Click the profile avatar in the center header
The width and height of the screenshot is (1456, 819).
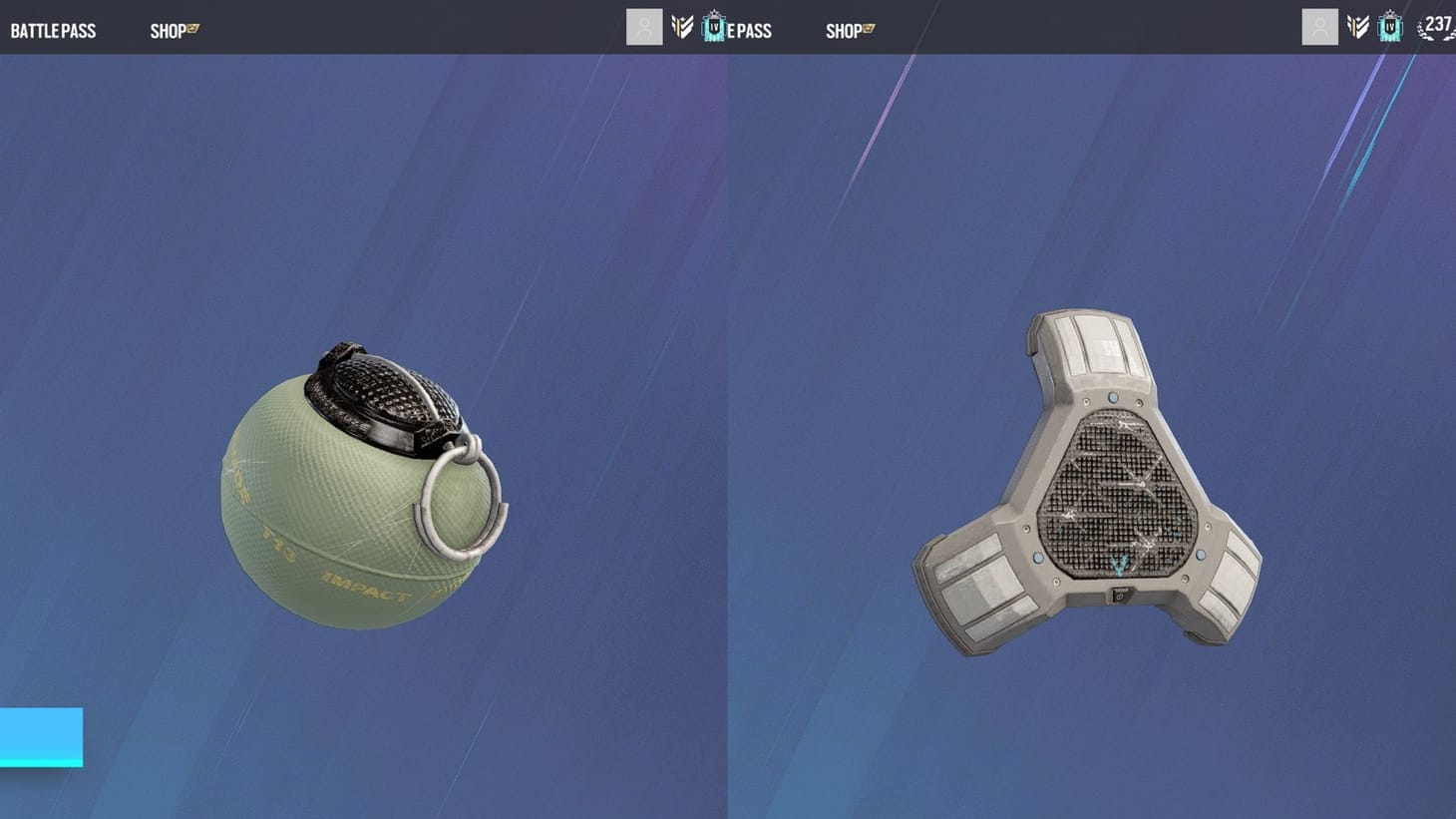click(x=644, y=26)
